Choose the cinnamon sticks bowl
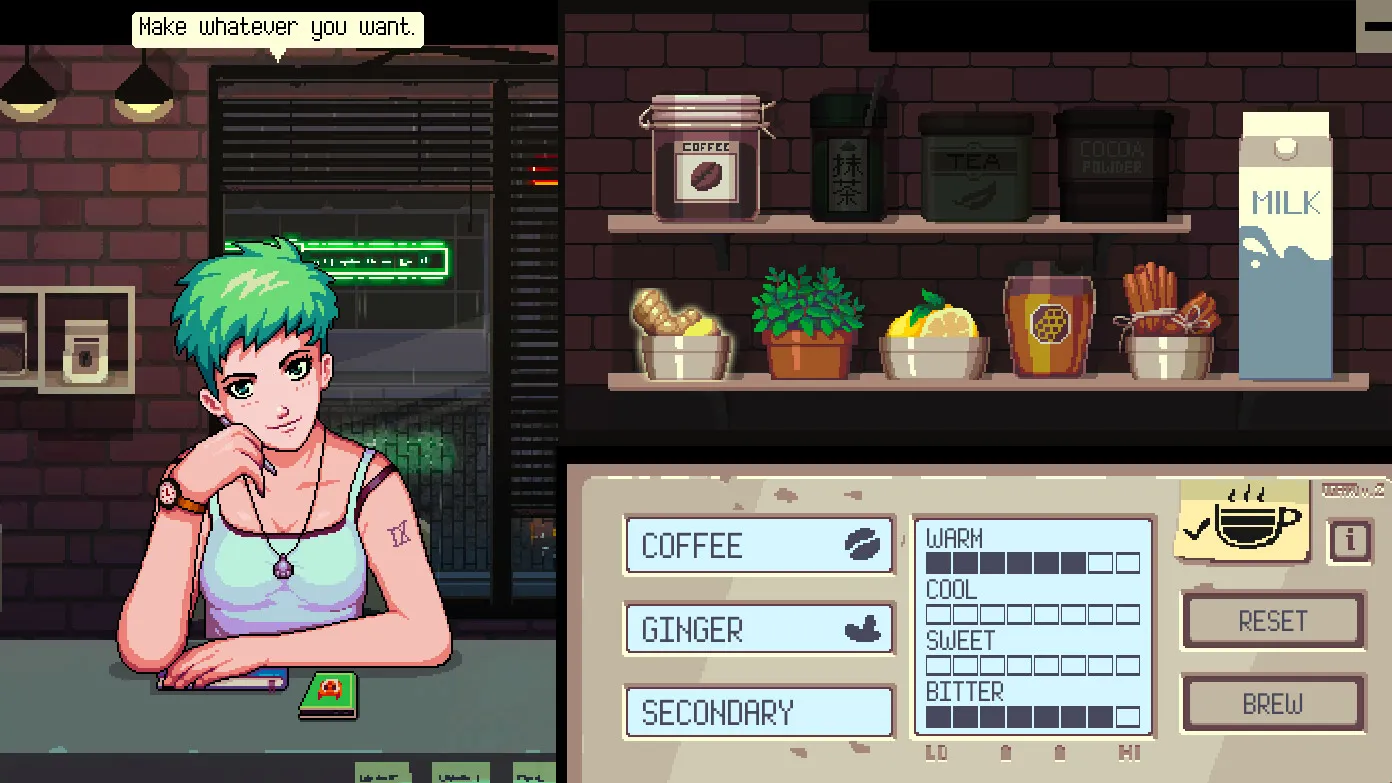Image resolution: width=1392 pixels, height=783 pixels. 1168,325
